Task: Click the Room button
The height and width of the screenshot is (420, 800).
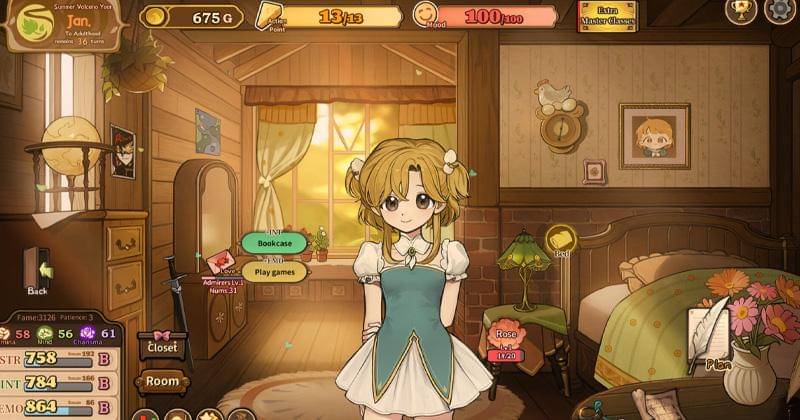Action: coord(162,381)
